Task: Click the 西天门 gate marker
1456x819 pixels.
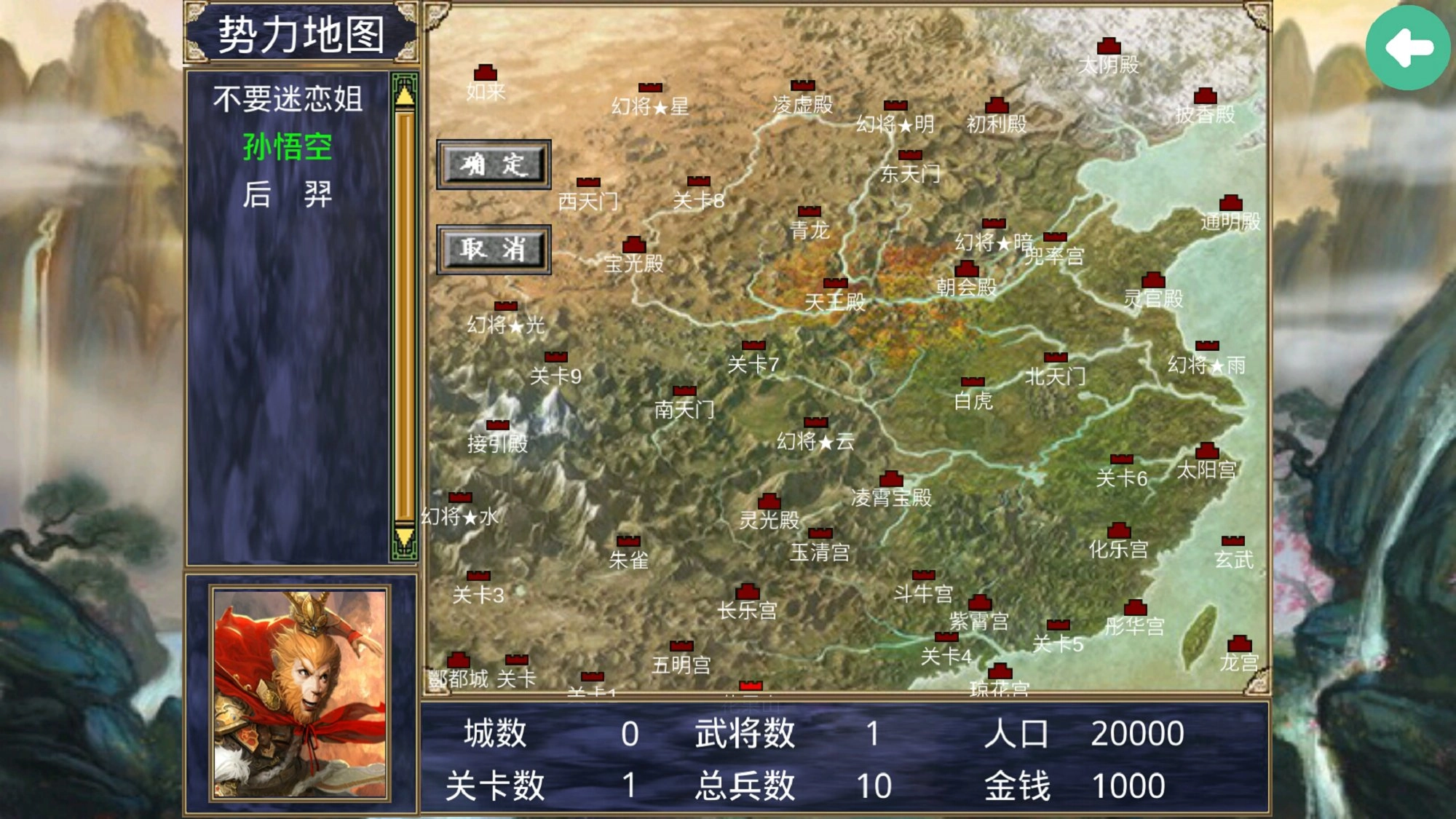Action: [590, 182]
